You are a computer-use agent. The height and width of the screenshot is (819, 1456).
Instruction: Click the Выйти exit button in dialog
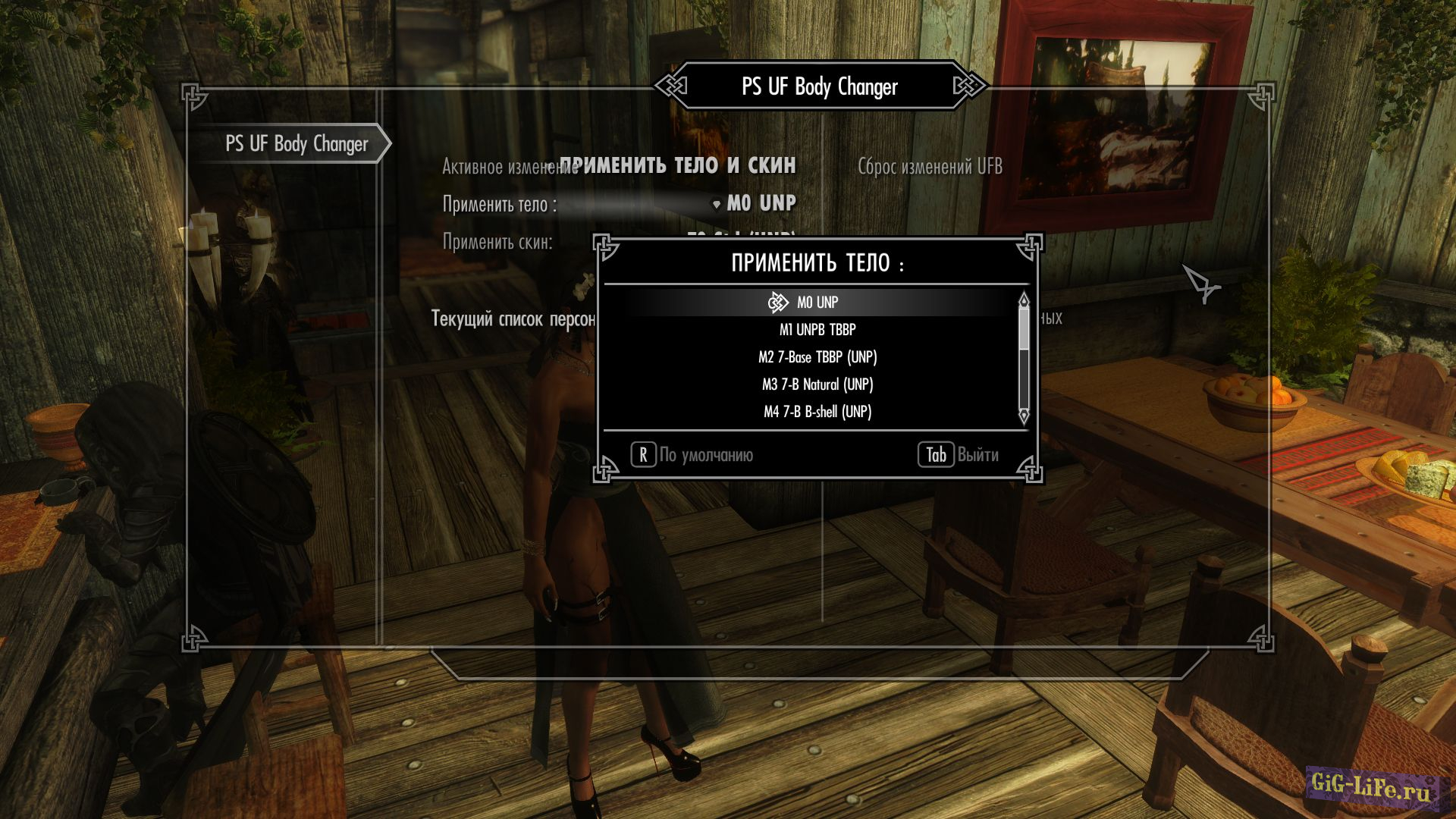(959, 455)
